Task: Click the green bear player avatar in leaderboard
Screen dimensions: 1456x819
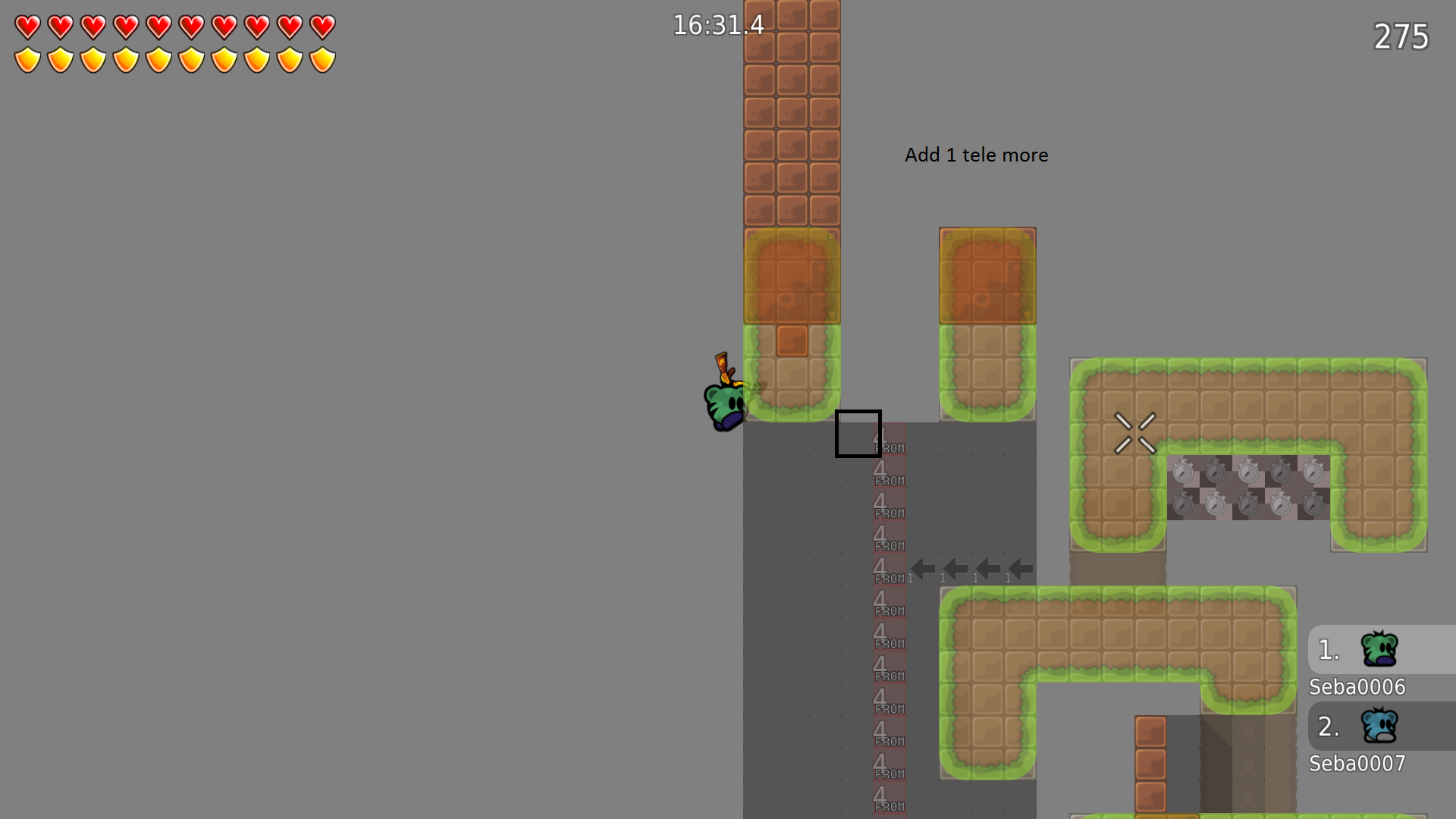Action: point(1382,648)
